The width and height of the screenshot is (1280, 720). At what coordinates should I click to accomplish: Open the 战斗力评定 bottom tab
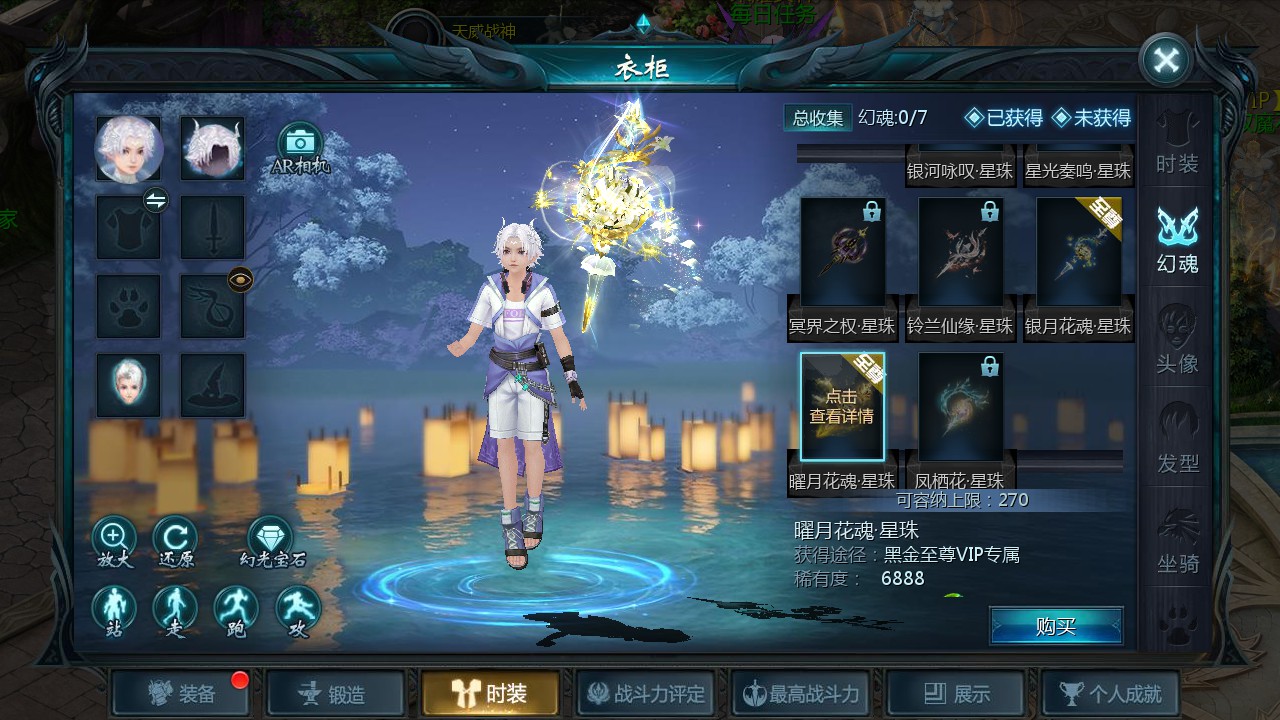coord(646,694)
